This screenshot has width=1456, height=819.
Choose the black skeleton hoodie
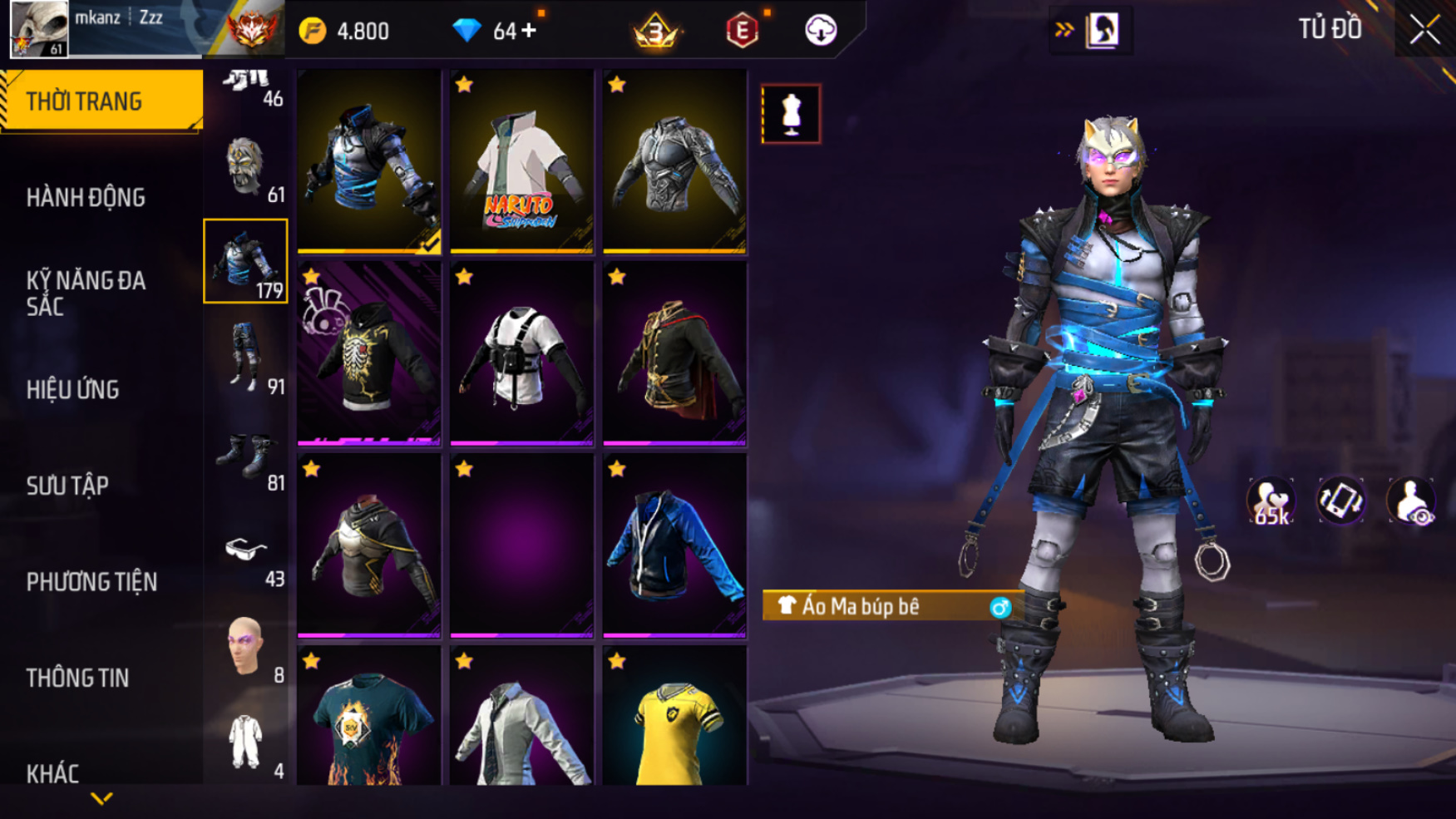(x=368, y=353)
